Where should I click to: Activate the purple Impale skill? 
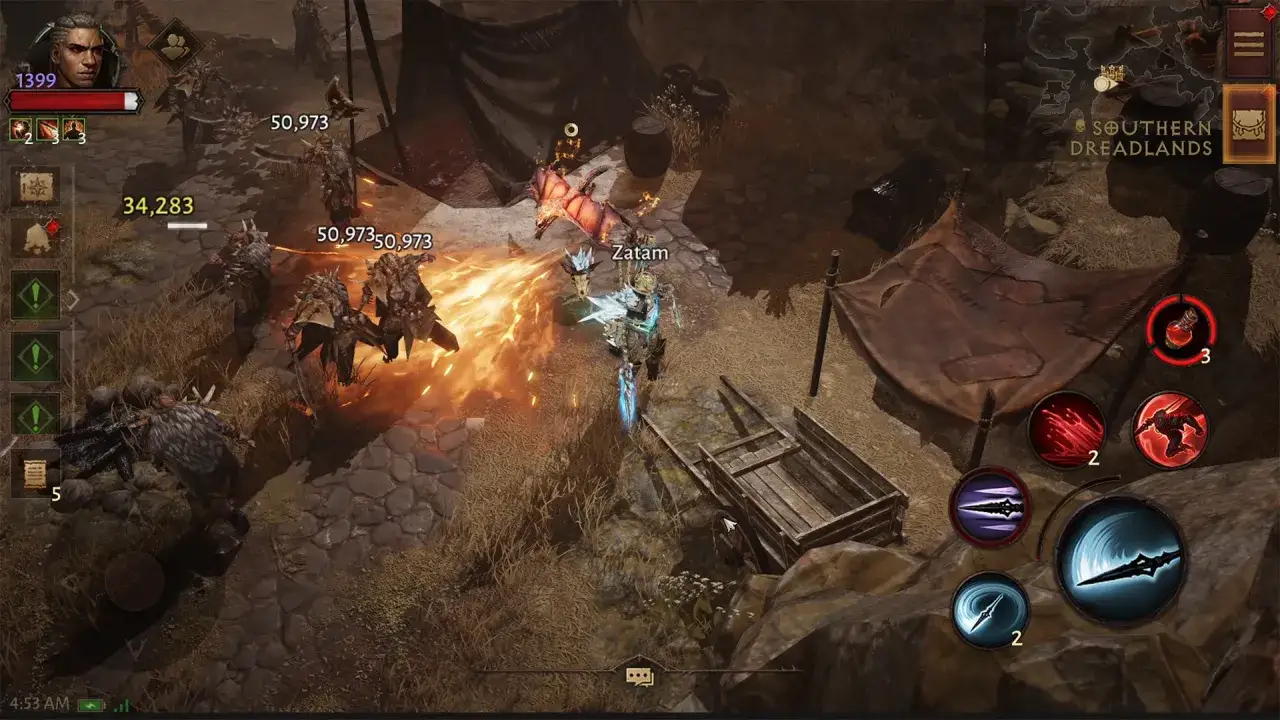(992, 507)
